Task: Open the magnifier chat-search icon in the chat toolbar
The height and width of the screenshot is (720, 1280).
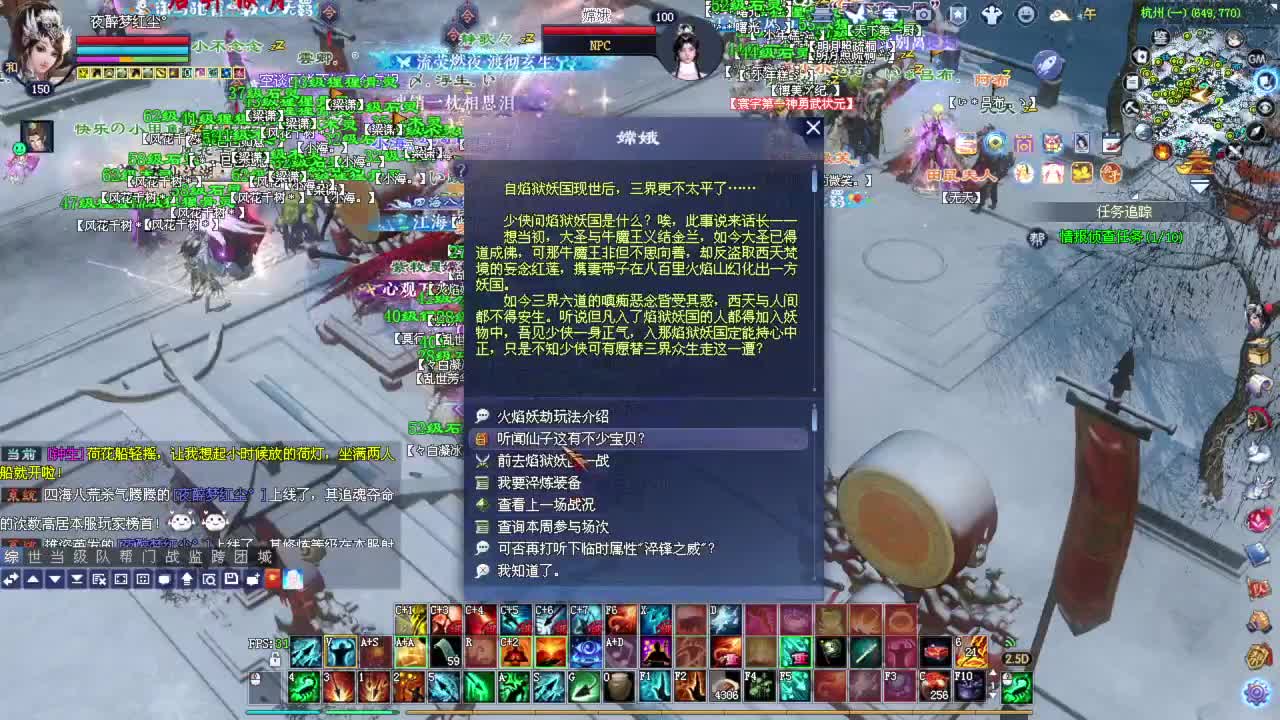Action: (x=209, y=579)
